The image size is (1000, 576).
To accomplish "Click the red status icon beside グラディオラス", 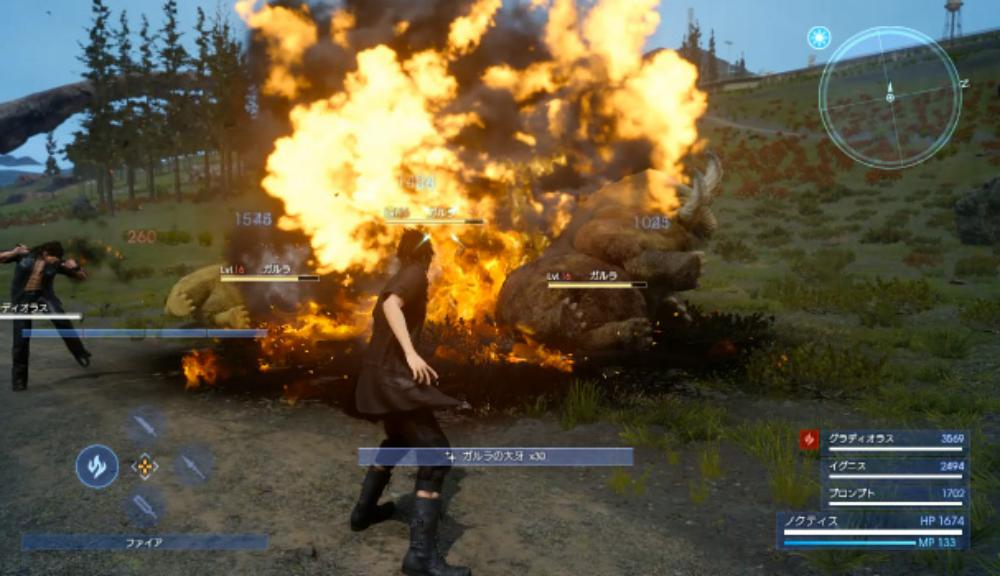I will point(809,440).
